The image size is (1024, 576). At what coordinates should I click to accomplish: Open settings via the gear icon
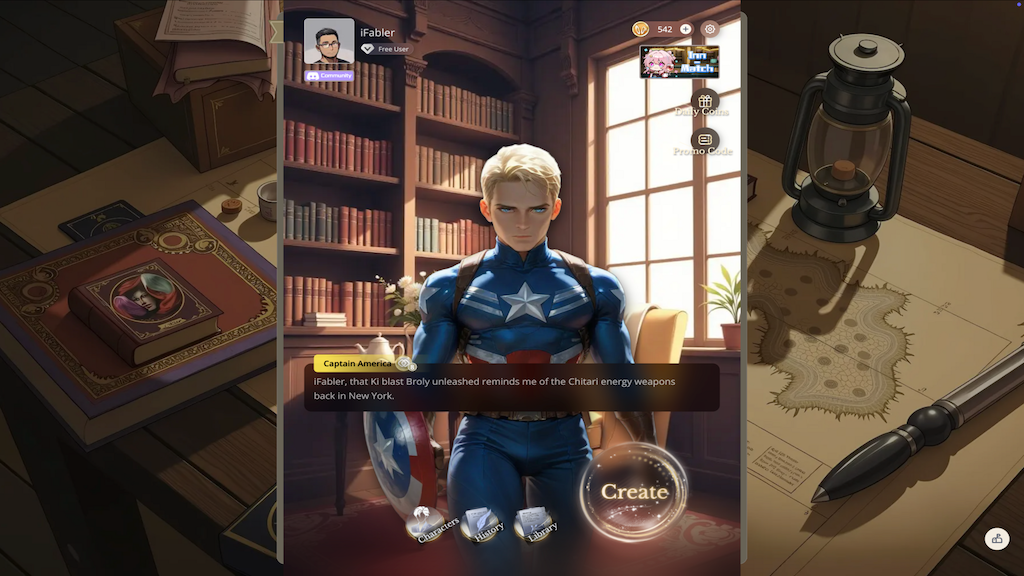[710, 29]
